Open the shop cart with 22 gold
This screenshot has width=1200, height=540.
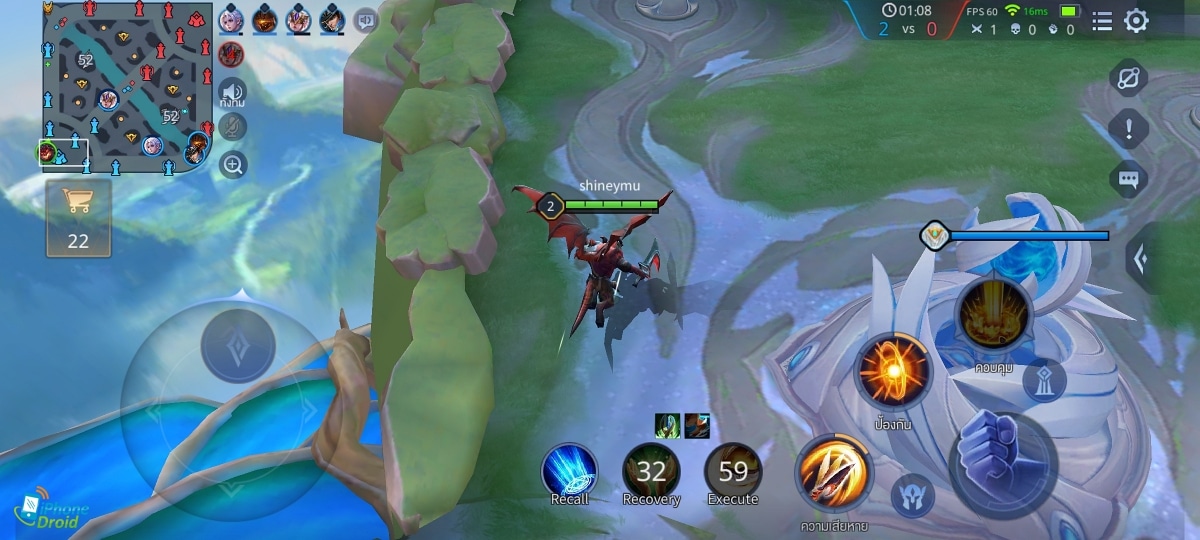78,218
